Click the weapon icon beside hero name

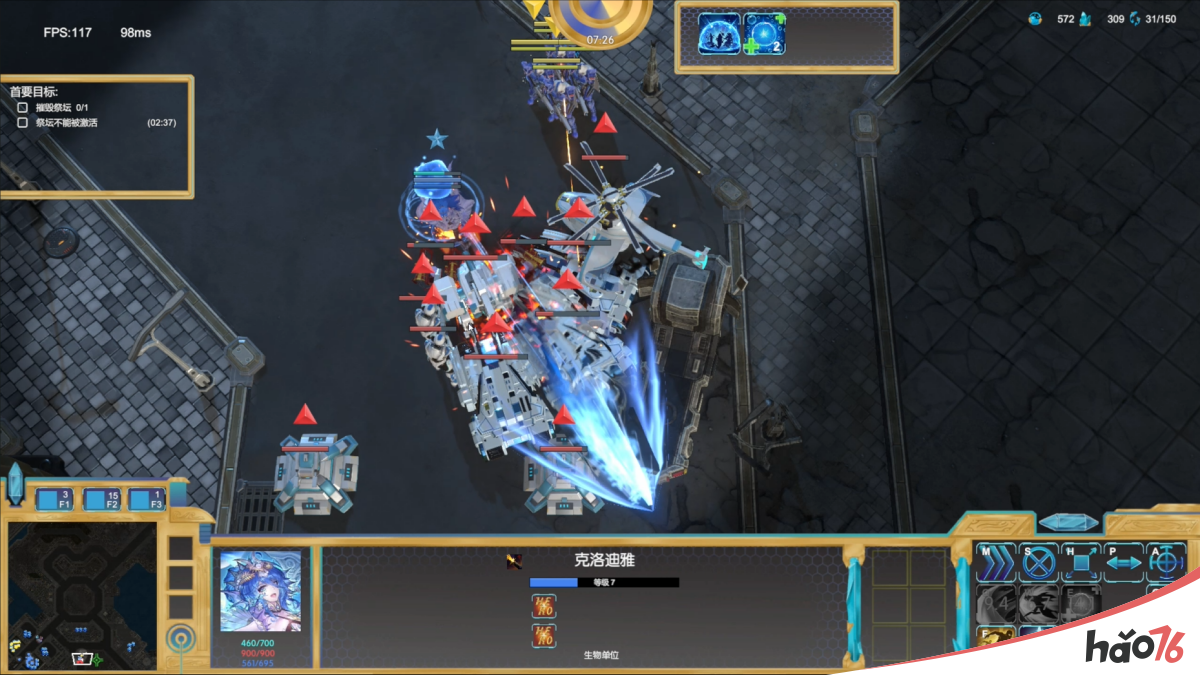pyautogui.click(x=514, y=561)
